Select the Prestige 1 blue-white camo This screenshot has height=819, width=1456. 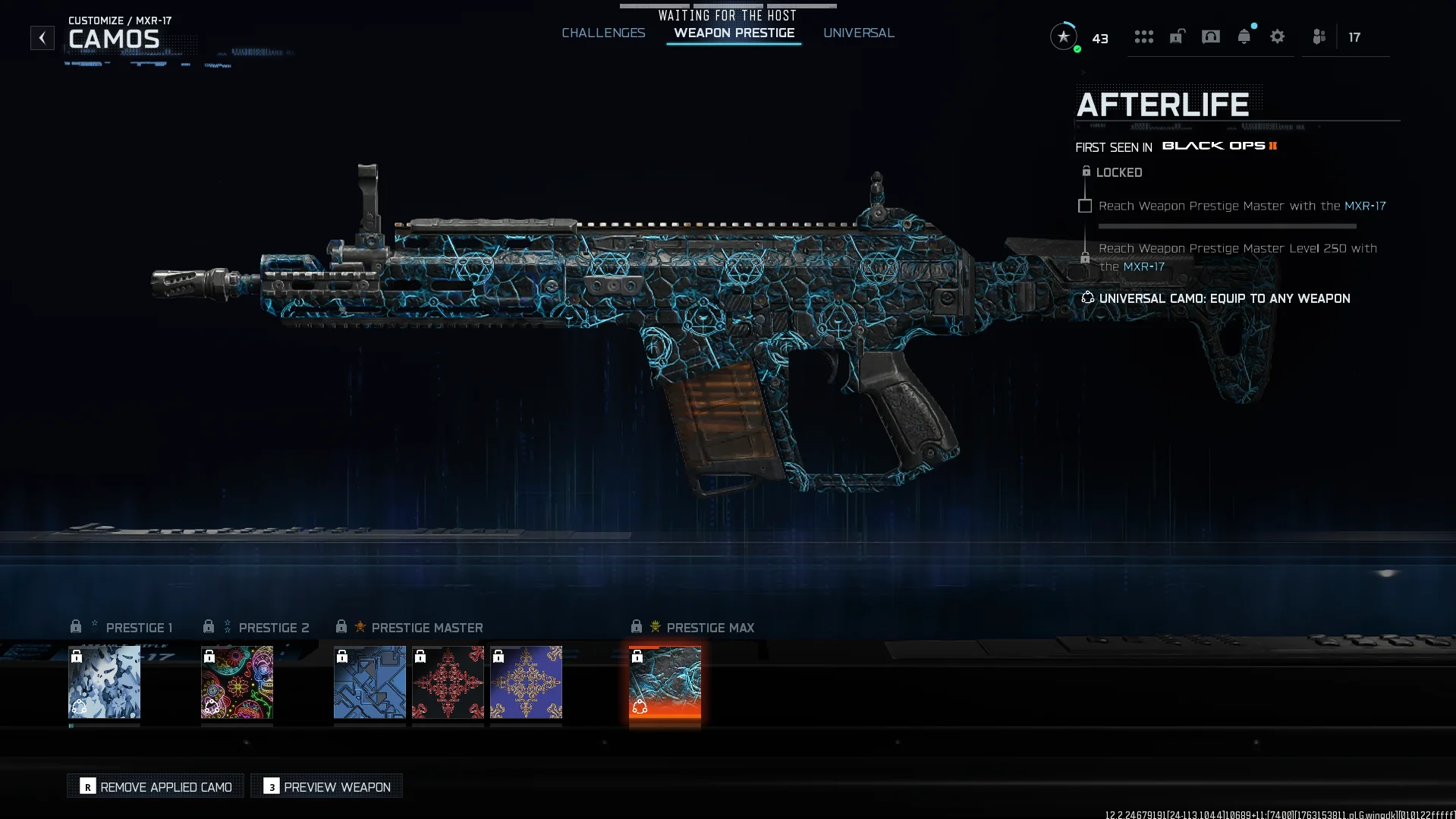click(105, 682)
